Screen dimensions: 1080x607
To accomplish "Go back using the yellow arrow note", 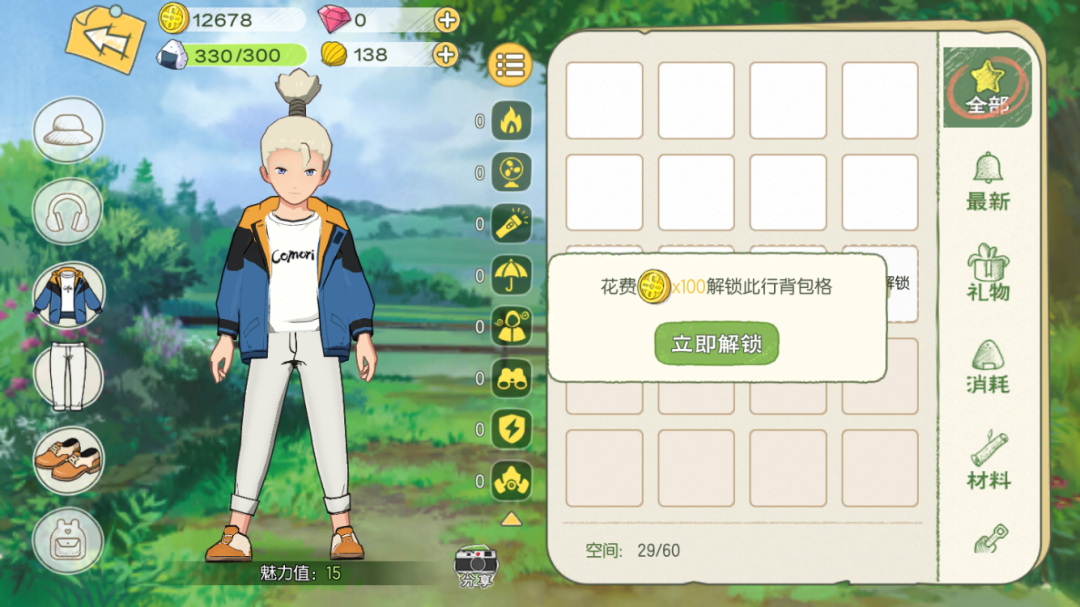I will (x=105, y=40).
